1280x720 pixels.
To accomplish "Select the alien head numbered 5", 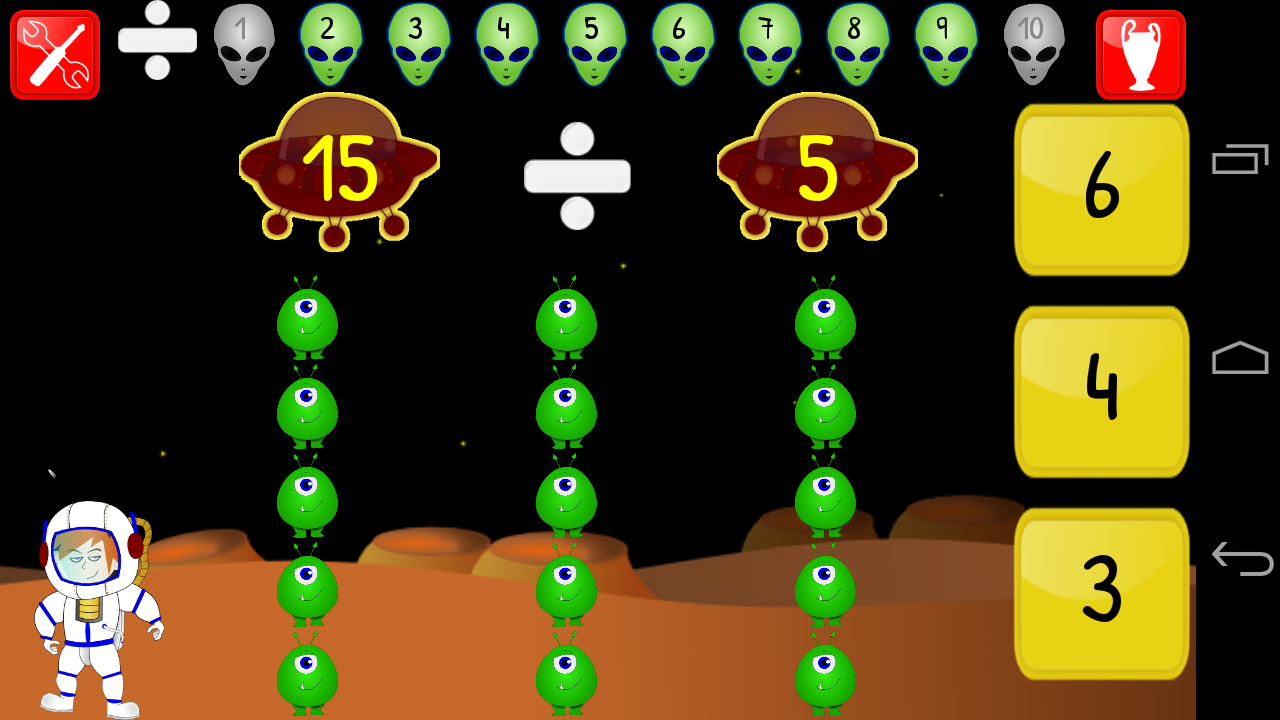I will pyautogui.click(x=594, y=45).
